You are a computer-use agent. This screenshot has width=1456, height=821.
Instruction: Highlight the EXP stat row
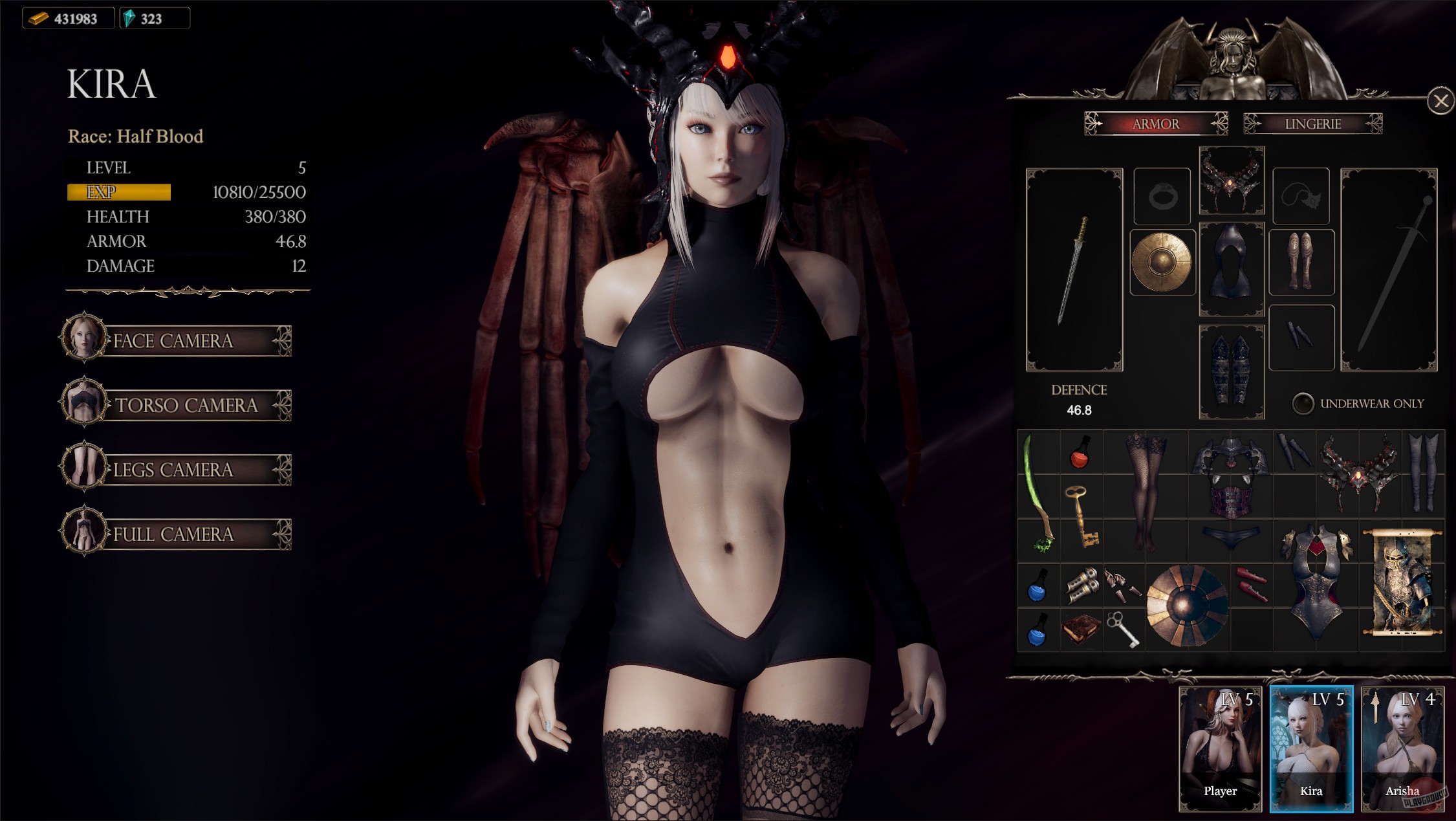coord(118,192)
